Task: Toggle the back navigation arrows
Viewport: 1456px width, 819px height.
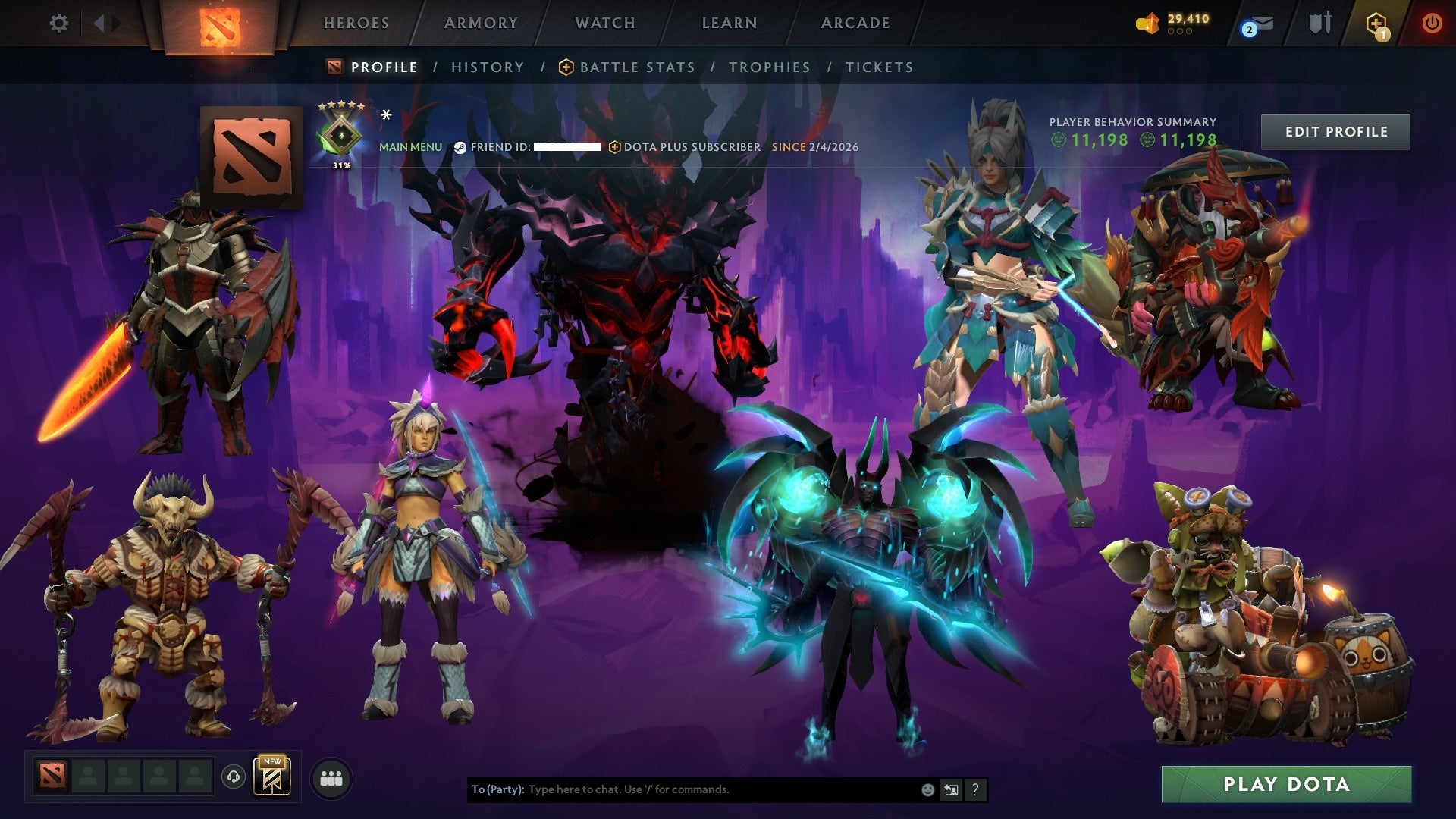Action: [102, 23]
